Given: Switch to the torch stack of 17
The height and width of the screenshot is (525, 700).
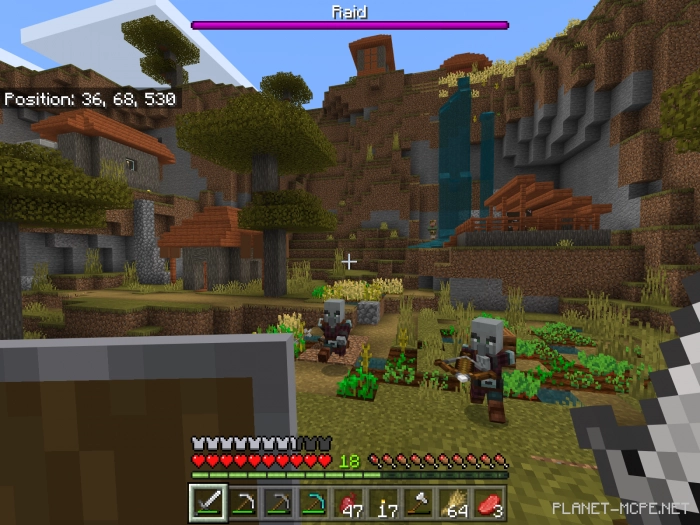Looking at the screenshot, I should click(386, 502).
